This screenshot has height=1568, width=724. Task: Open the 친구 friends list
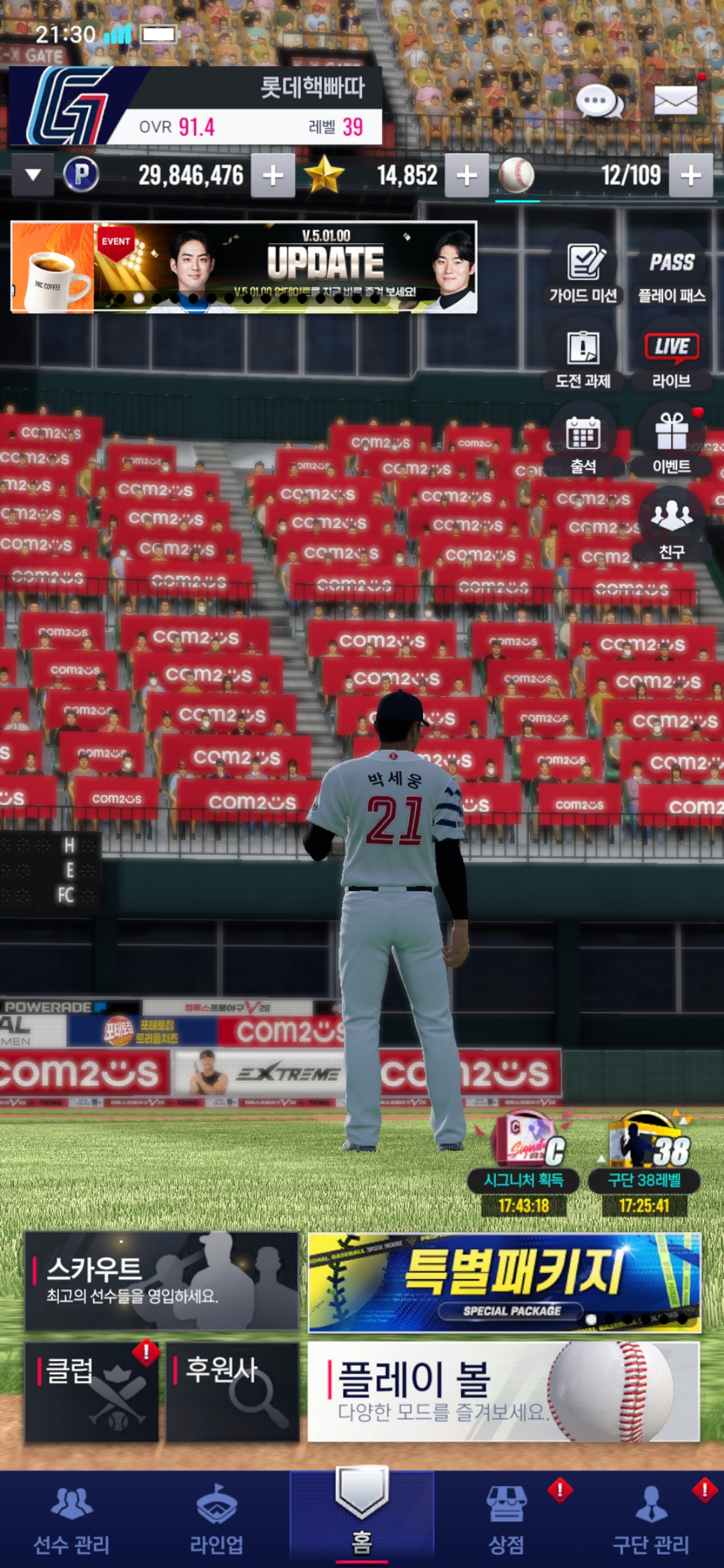(672, 525)
